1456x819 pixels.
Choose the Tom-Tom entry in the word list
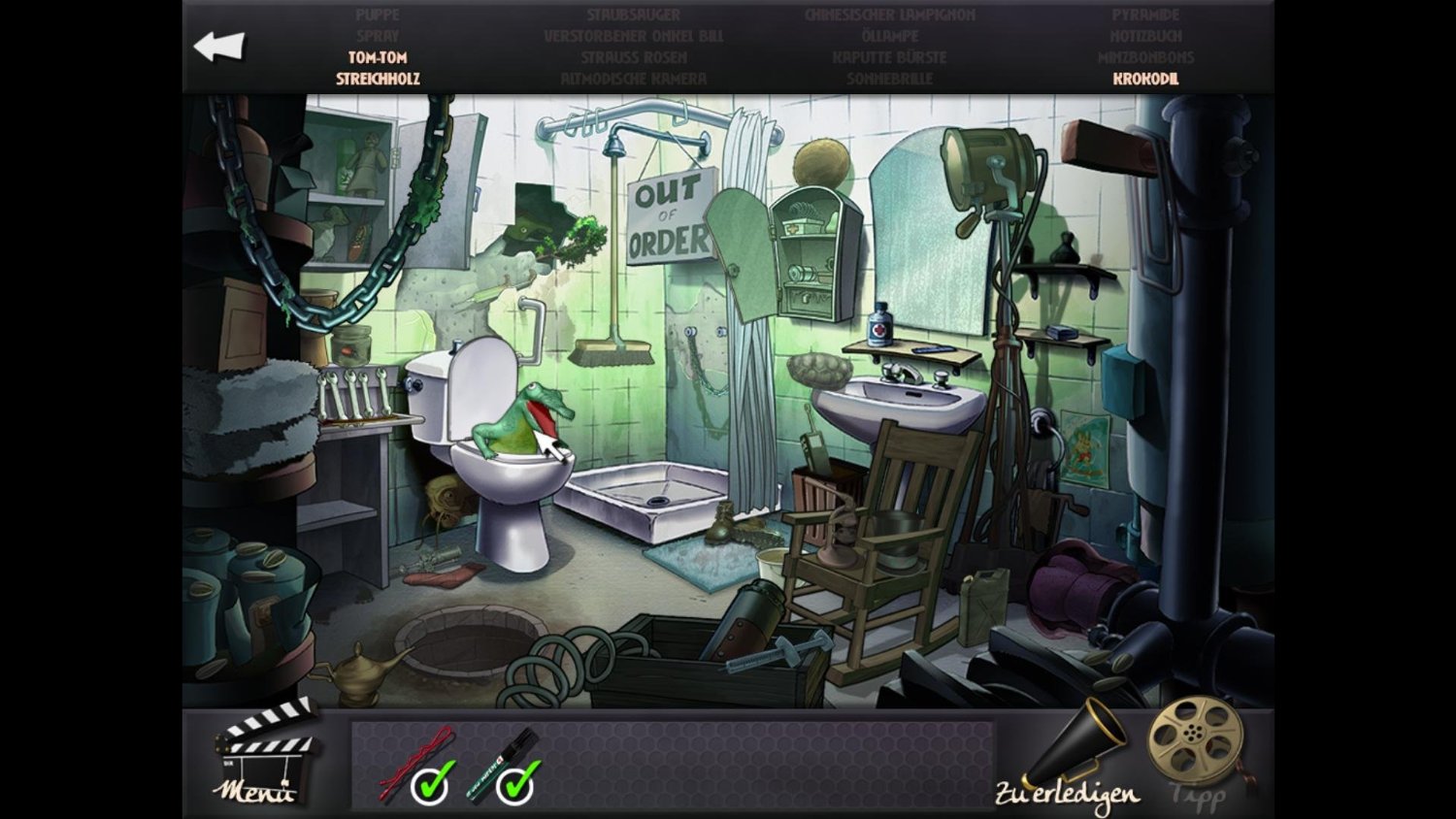[x=378, y=57]
